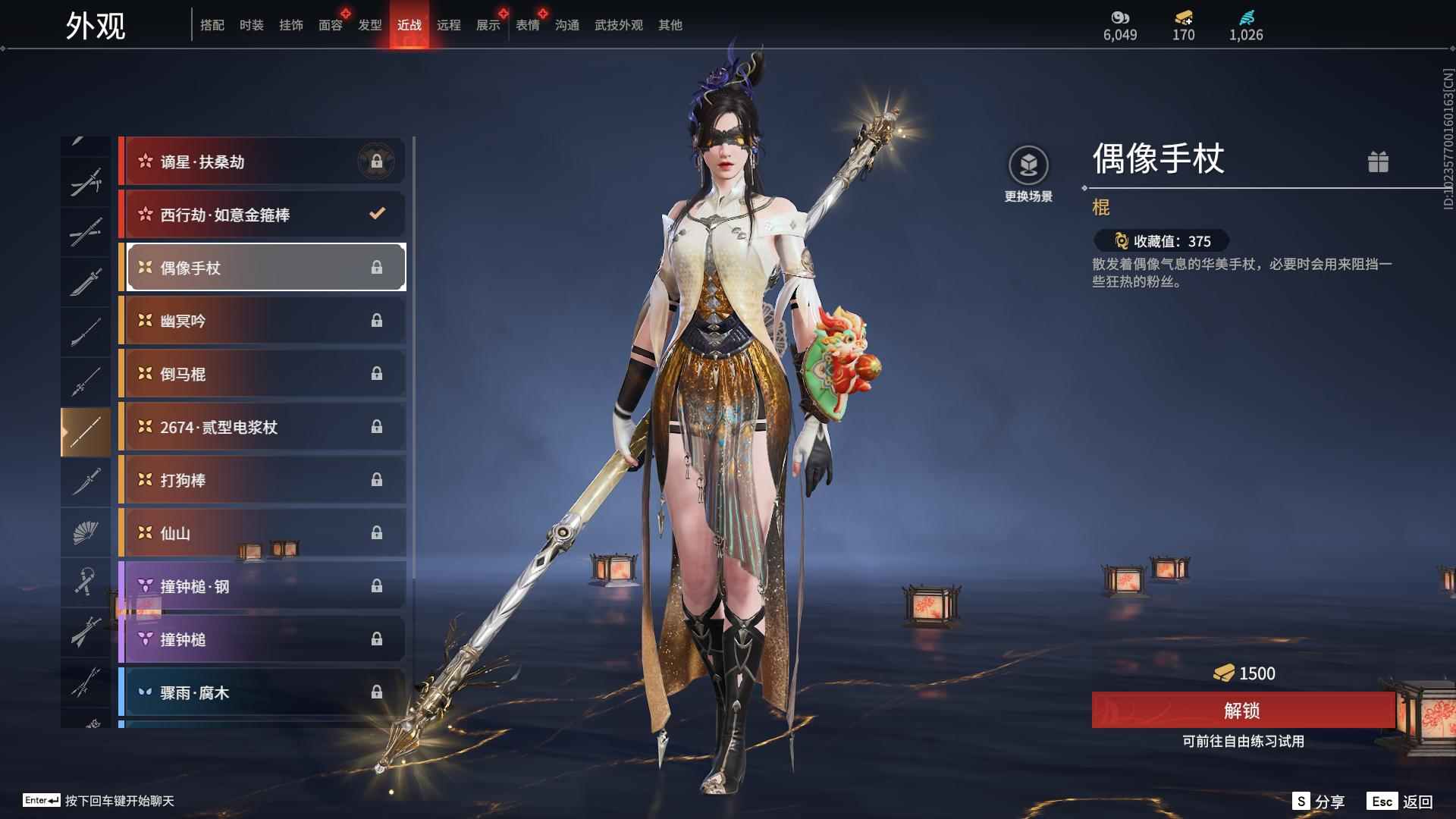Select the 打狗棒 weapon entry
1456x819 pixels.
tap(262, 479)
